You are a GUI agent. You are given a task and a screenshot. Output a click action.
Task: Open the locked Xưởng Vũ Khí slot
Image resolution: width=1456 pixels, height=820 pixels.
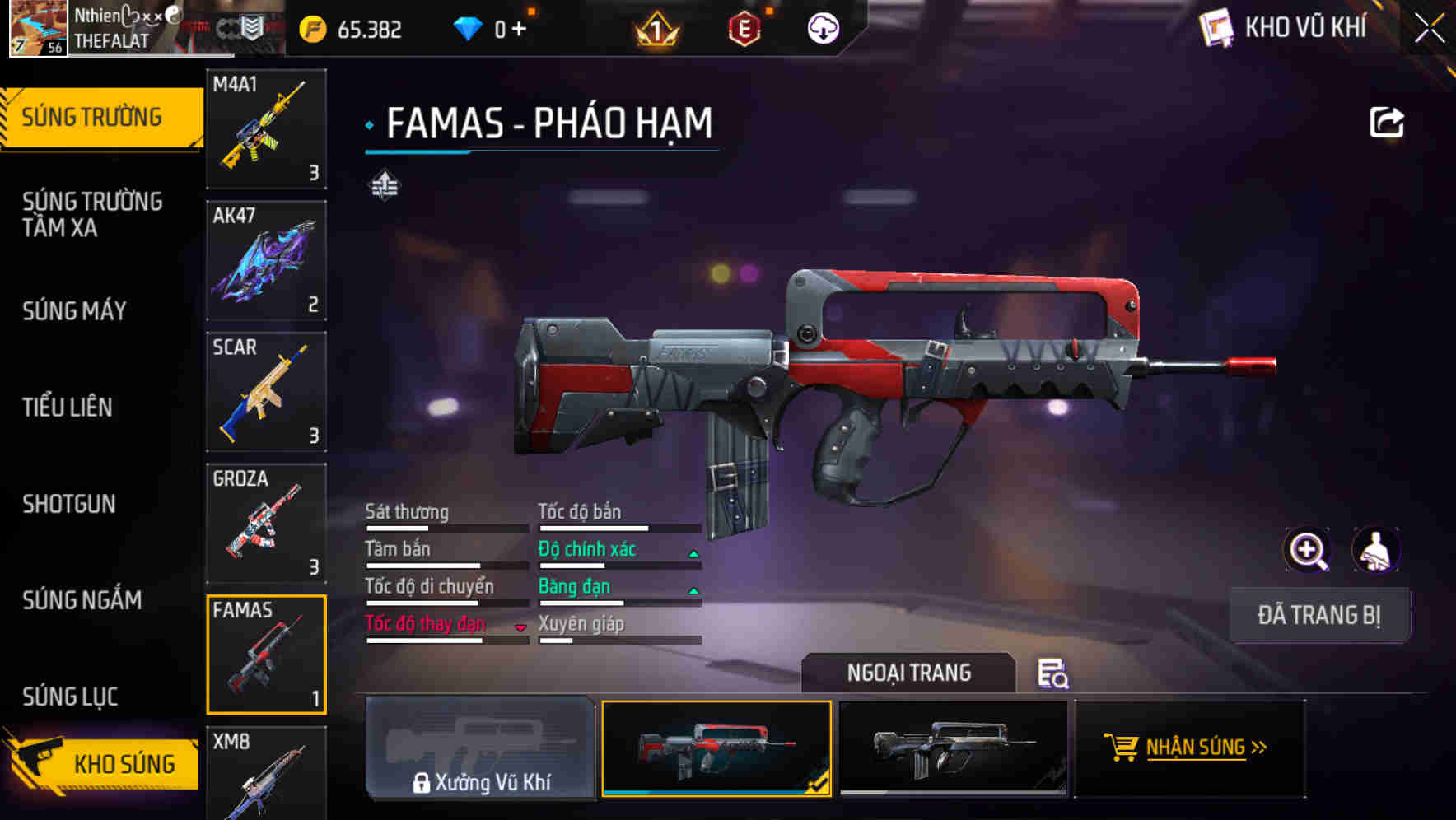click(x=480, y=748)
